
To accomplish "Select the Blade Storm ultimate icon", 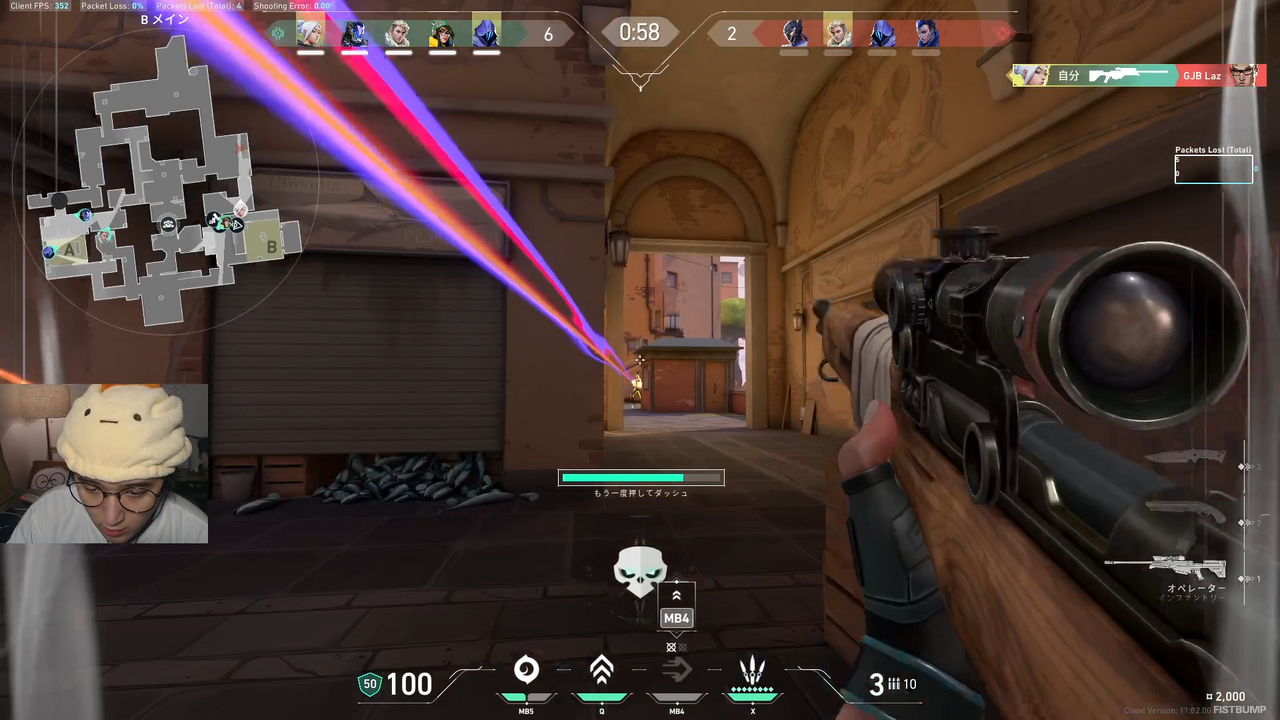I will (x=752, y=670).
